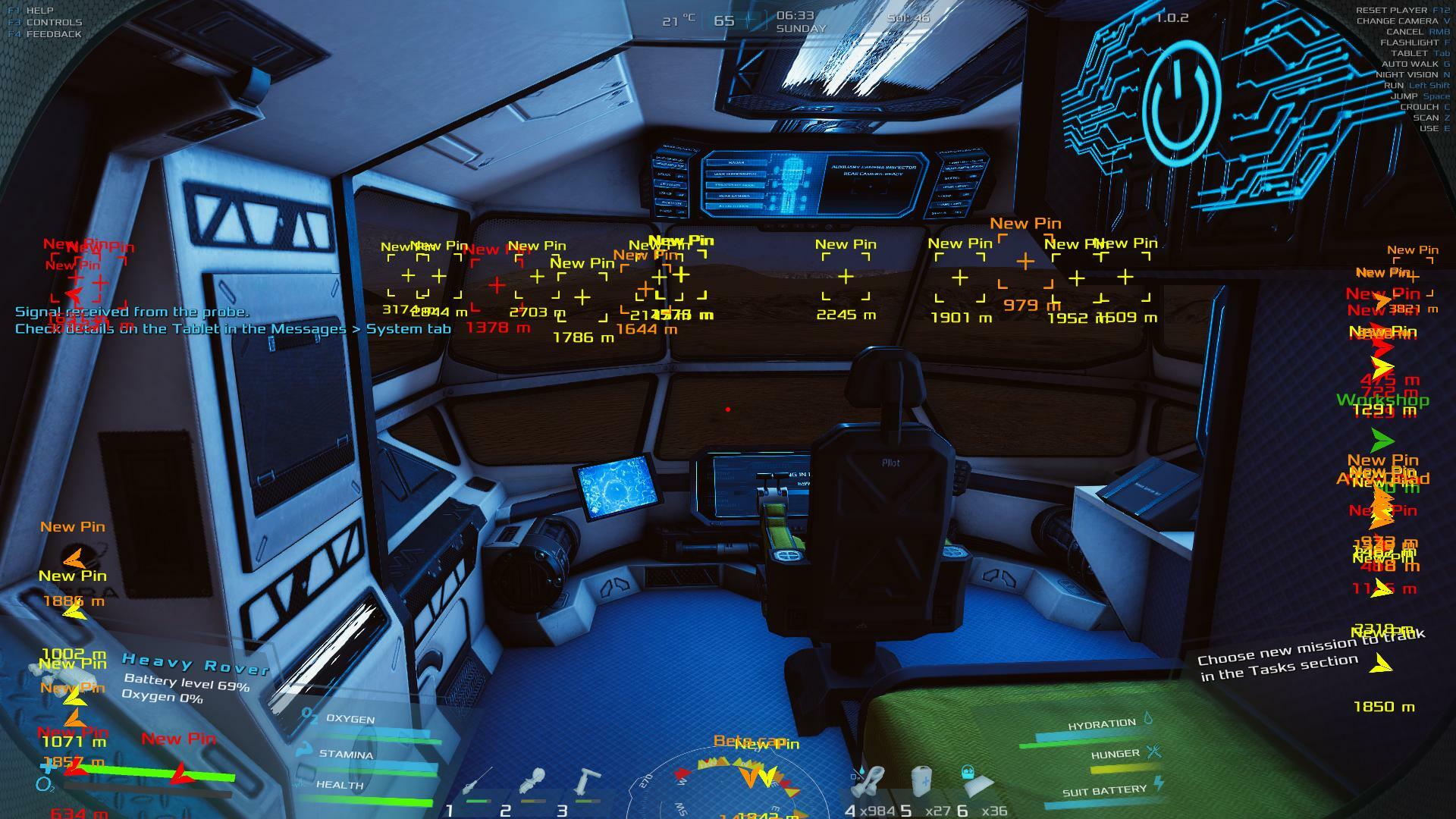Click the yellow pin marker at 1901 m
1456x819 pixels.
pos(960,278)
